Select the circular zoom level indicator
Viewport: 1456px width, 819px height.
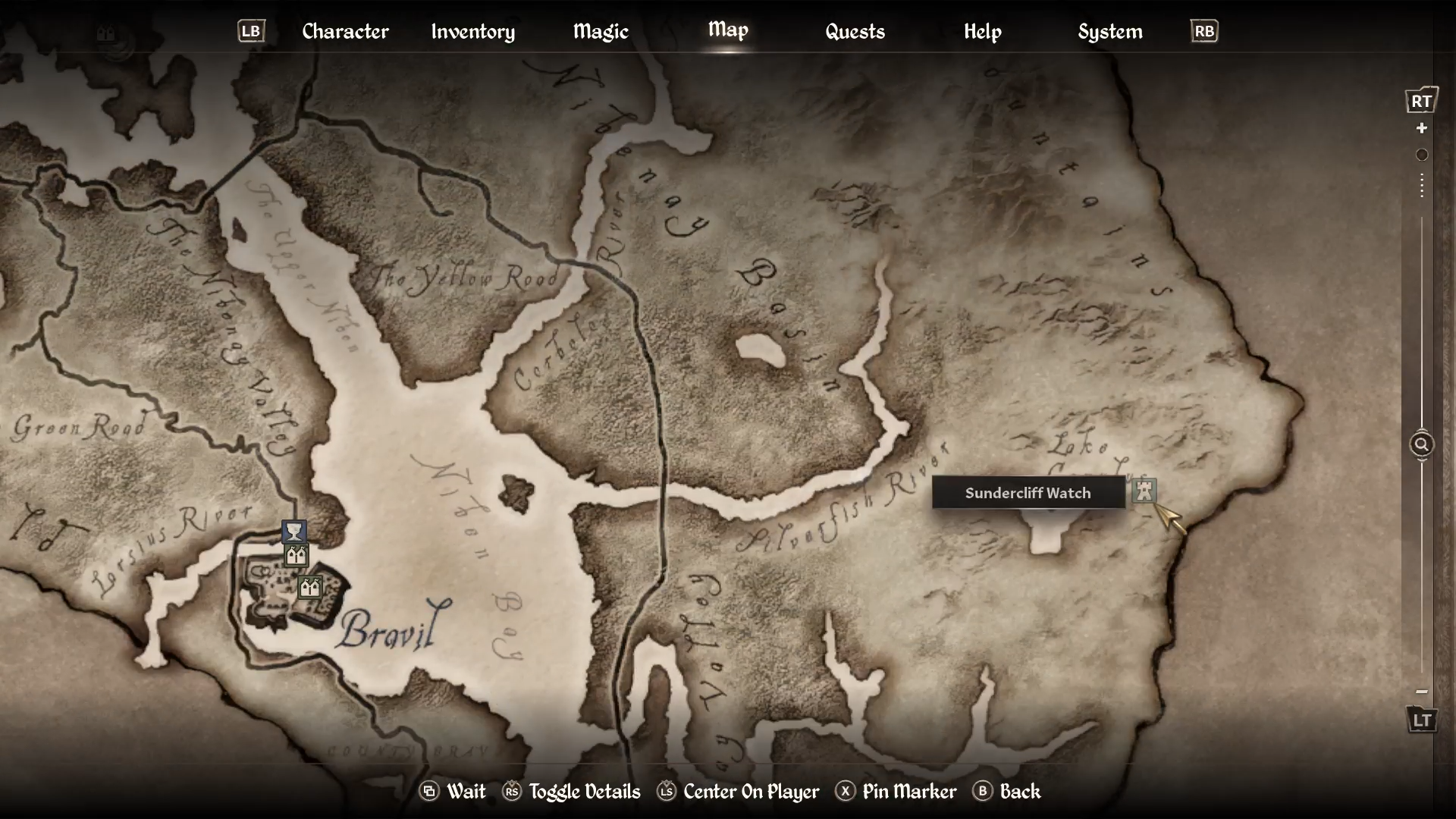pyautogui.click(x=1423, y=155)
